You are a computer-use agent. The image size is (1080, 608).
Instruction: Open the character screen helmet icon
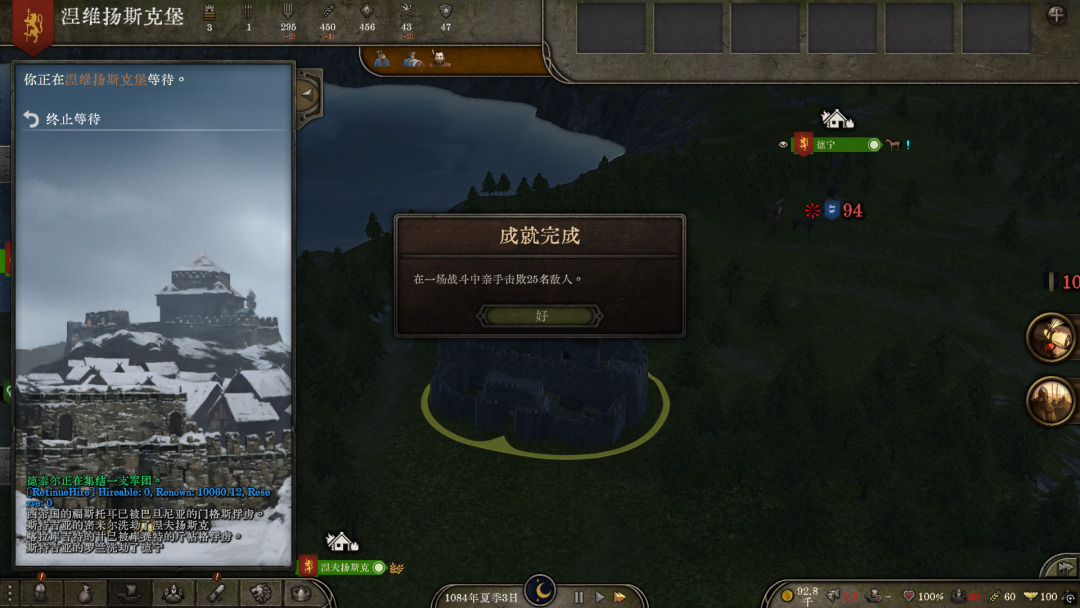tap(41, 592)
